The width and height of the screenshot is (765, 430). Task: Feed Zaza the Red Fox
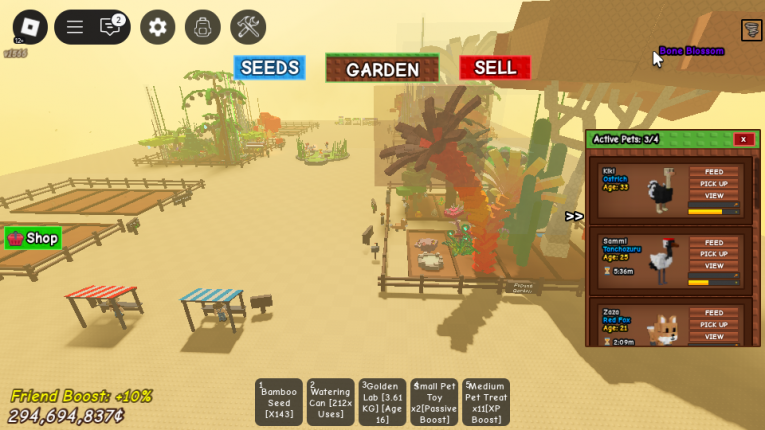[714, 313]
